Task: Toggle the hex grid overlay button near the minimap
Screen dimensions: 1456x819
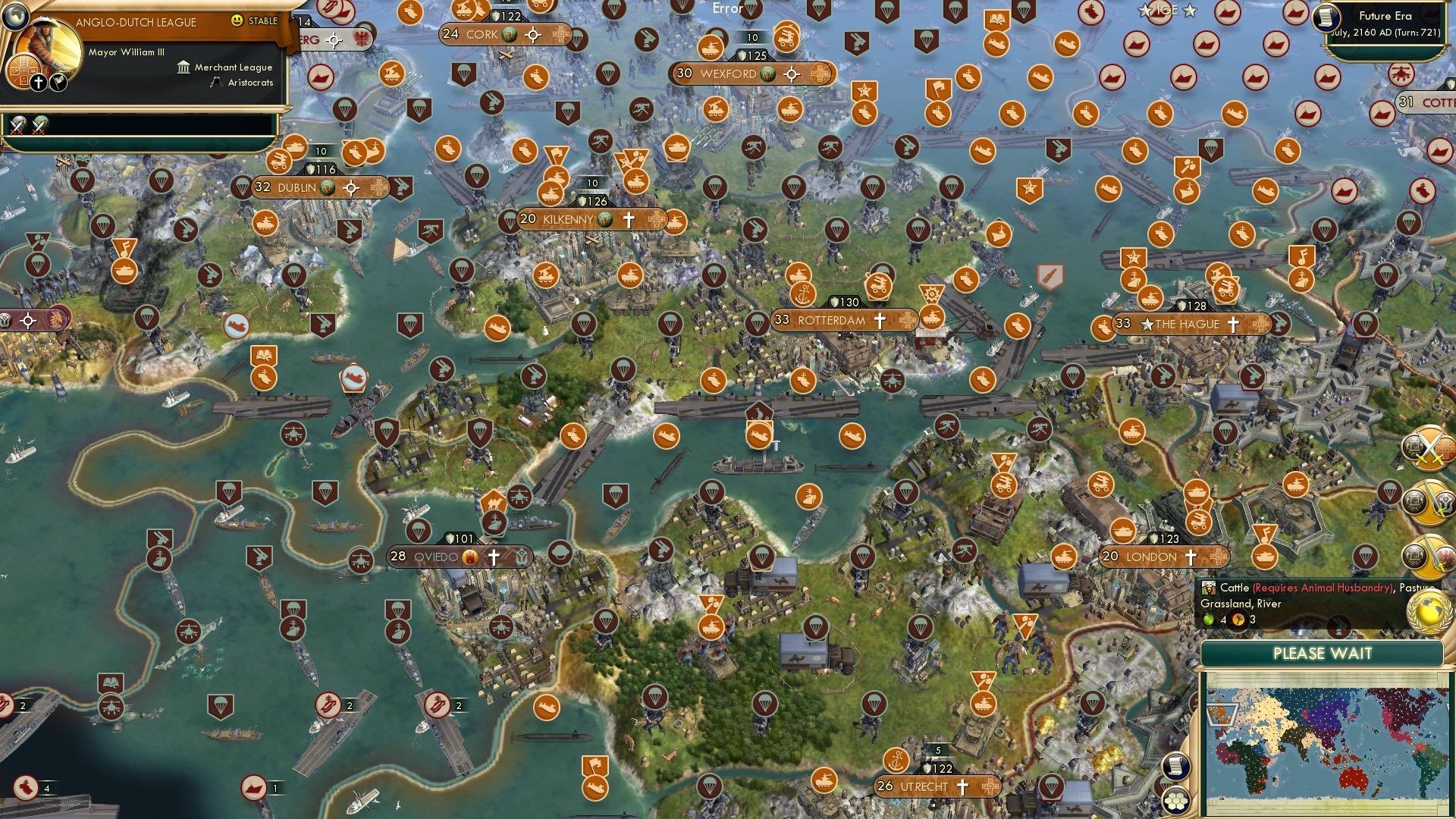Action: [x=1175, y=800]
